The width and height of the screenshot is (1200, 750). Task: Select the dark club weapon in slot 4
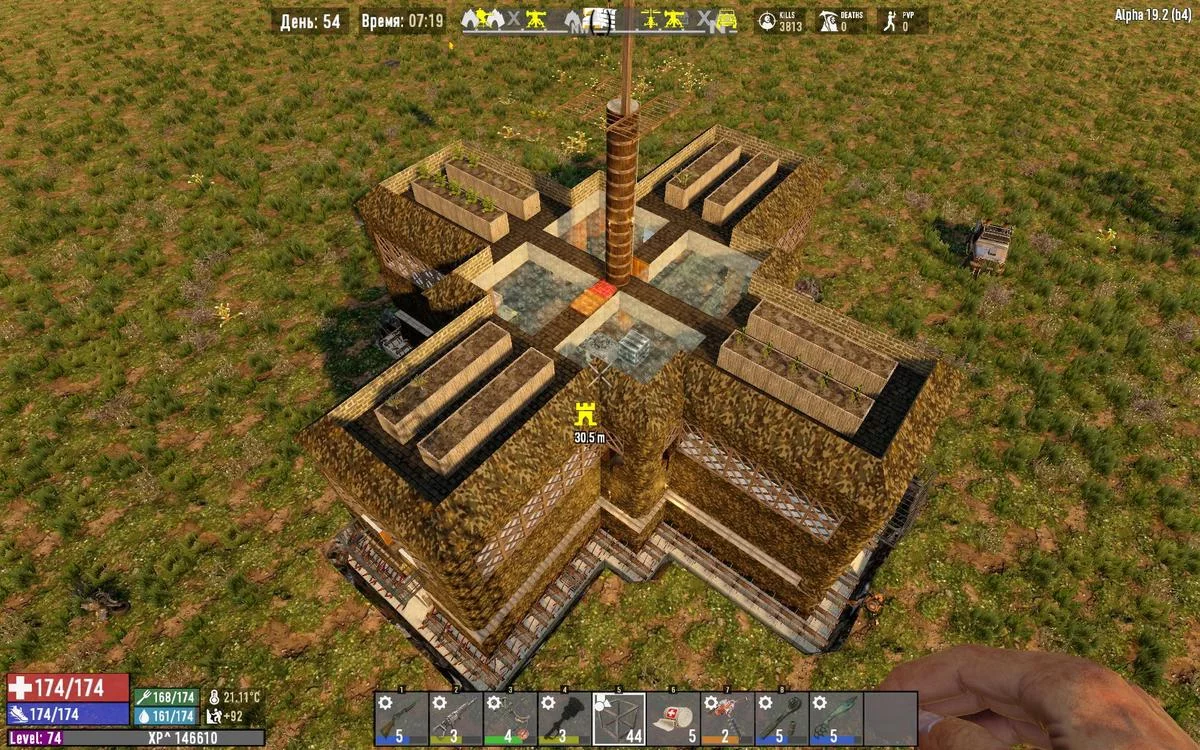(x=564, y=718)
